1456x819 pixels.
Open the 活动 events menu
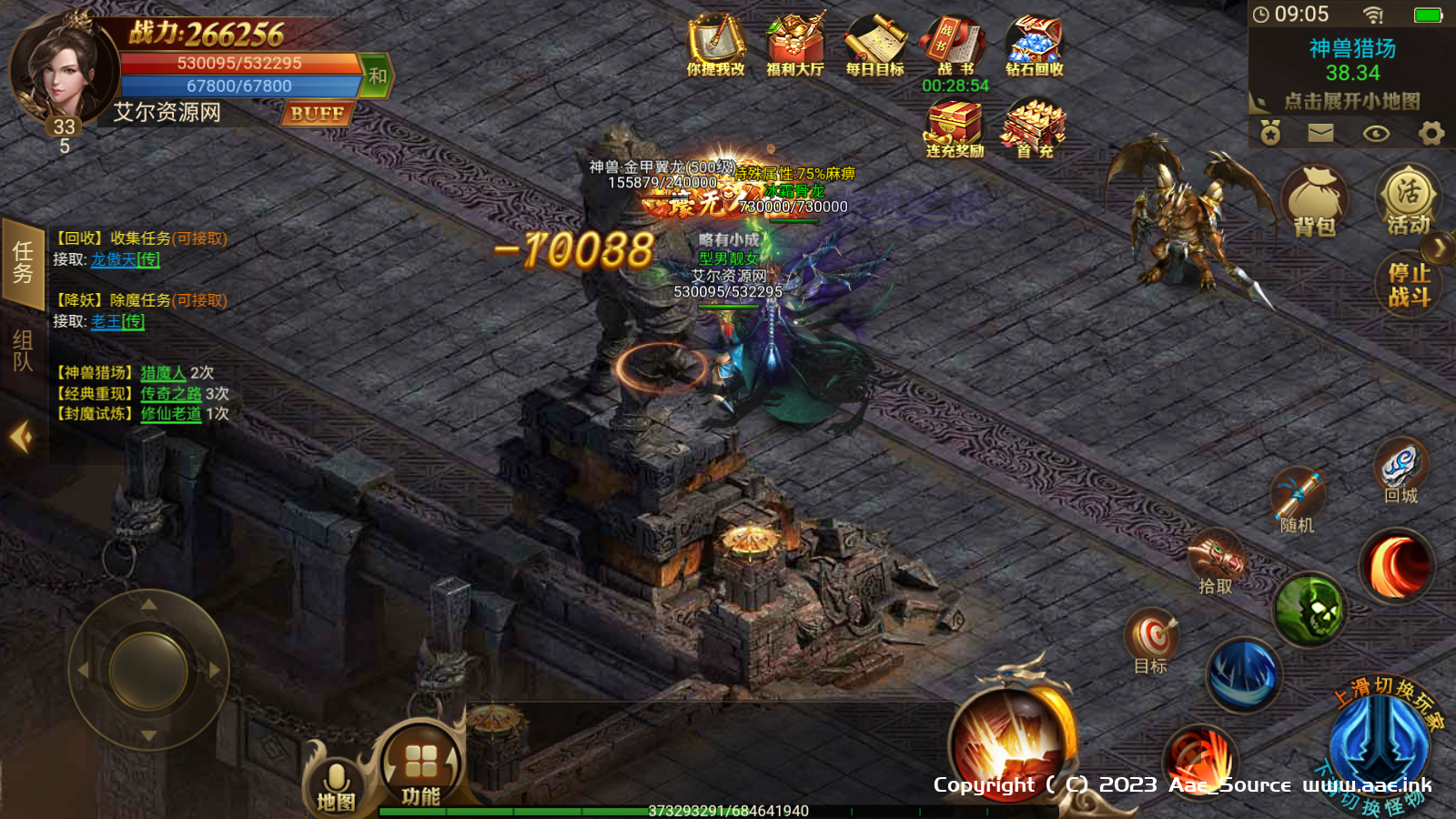click(1408, 200)
